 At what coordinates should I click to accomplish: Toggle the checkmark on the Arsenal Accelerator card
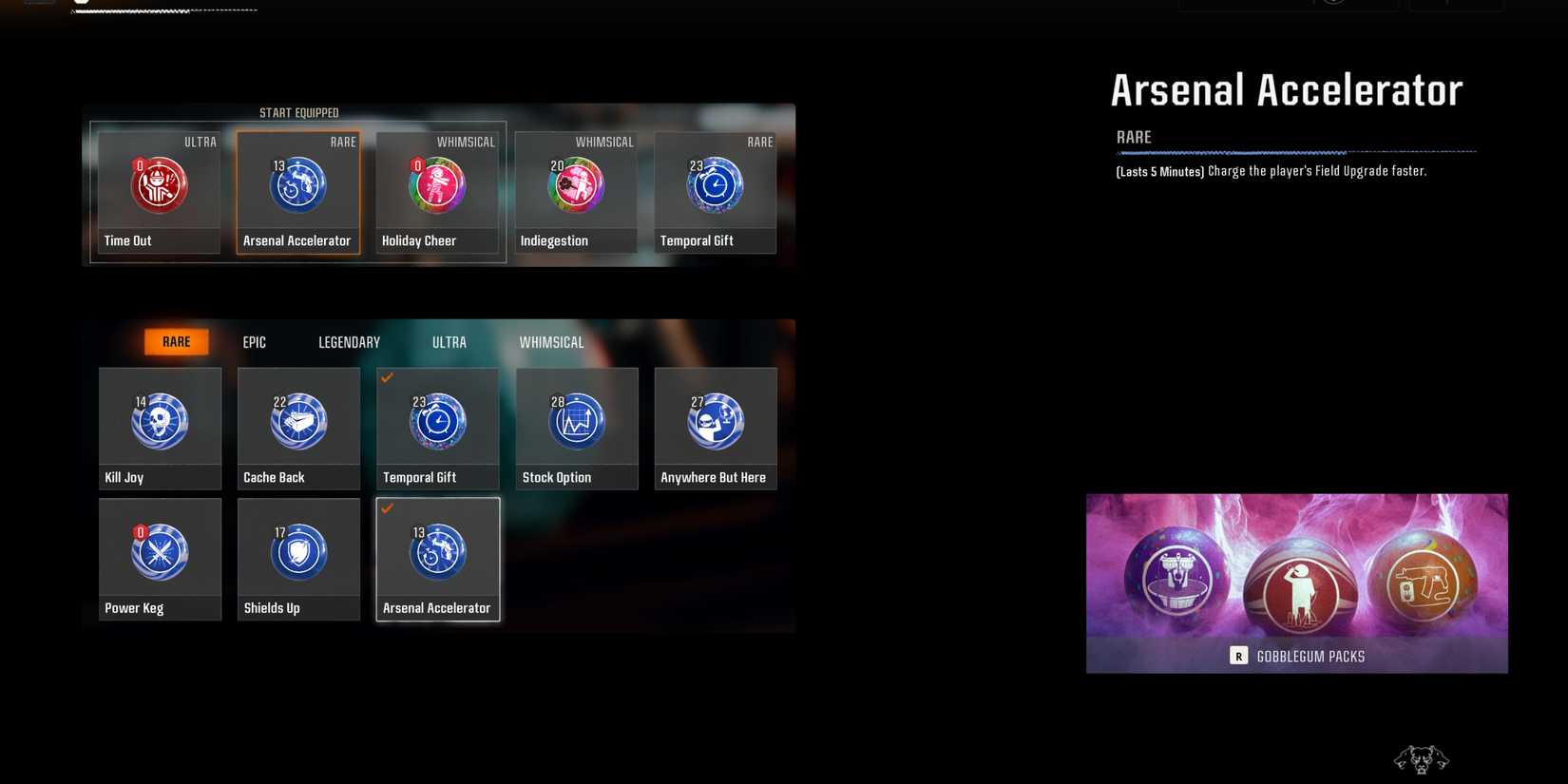[387, 508]
